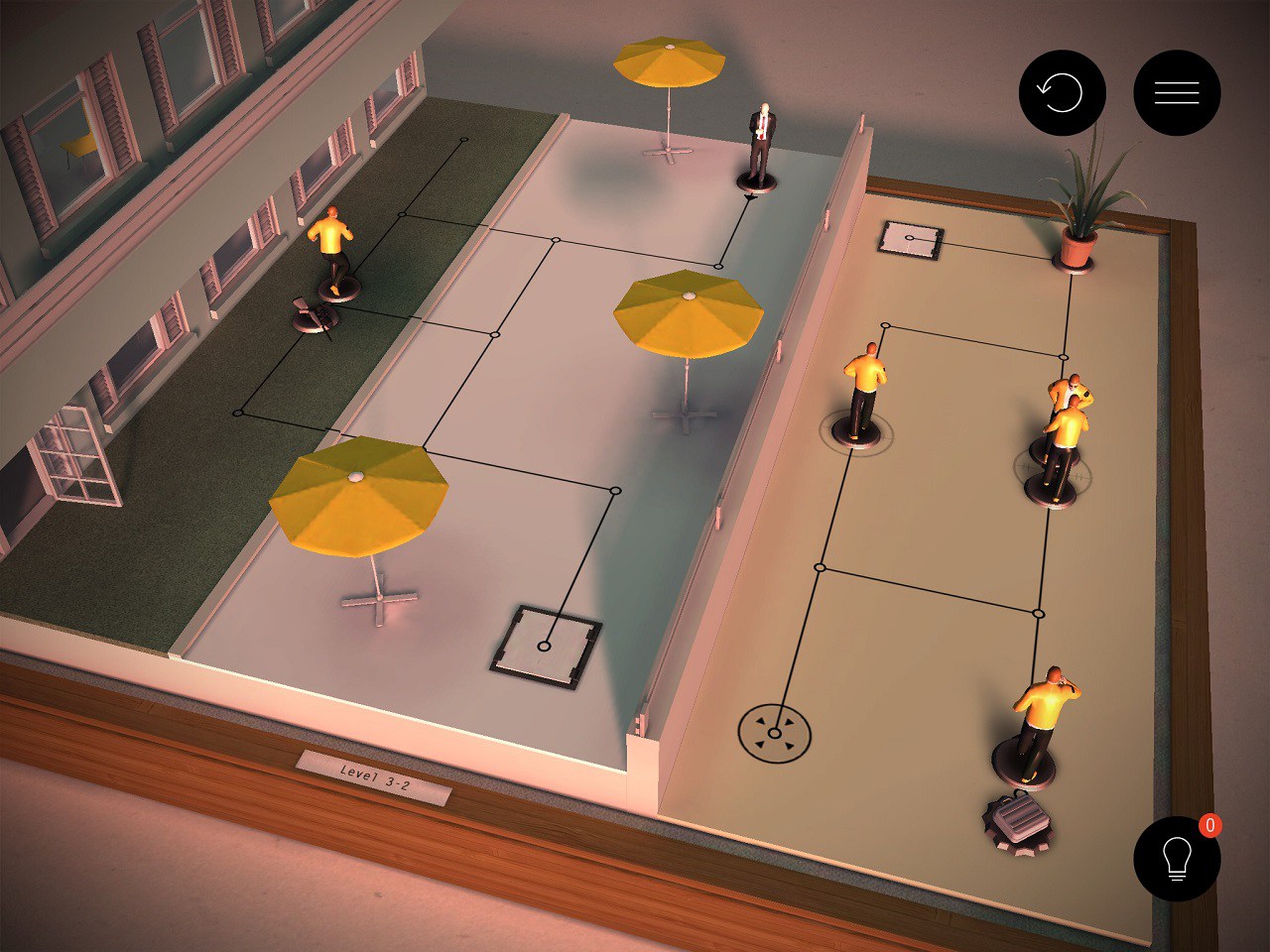Restart the level with the undo arrow
1270x952 pixels.
click(x=1062, y=90)
